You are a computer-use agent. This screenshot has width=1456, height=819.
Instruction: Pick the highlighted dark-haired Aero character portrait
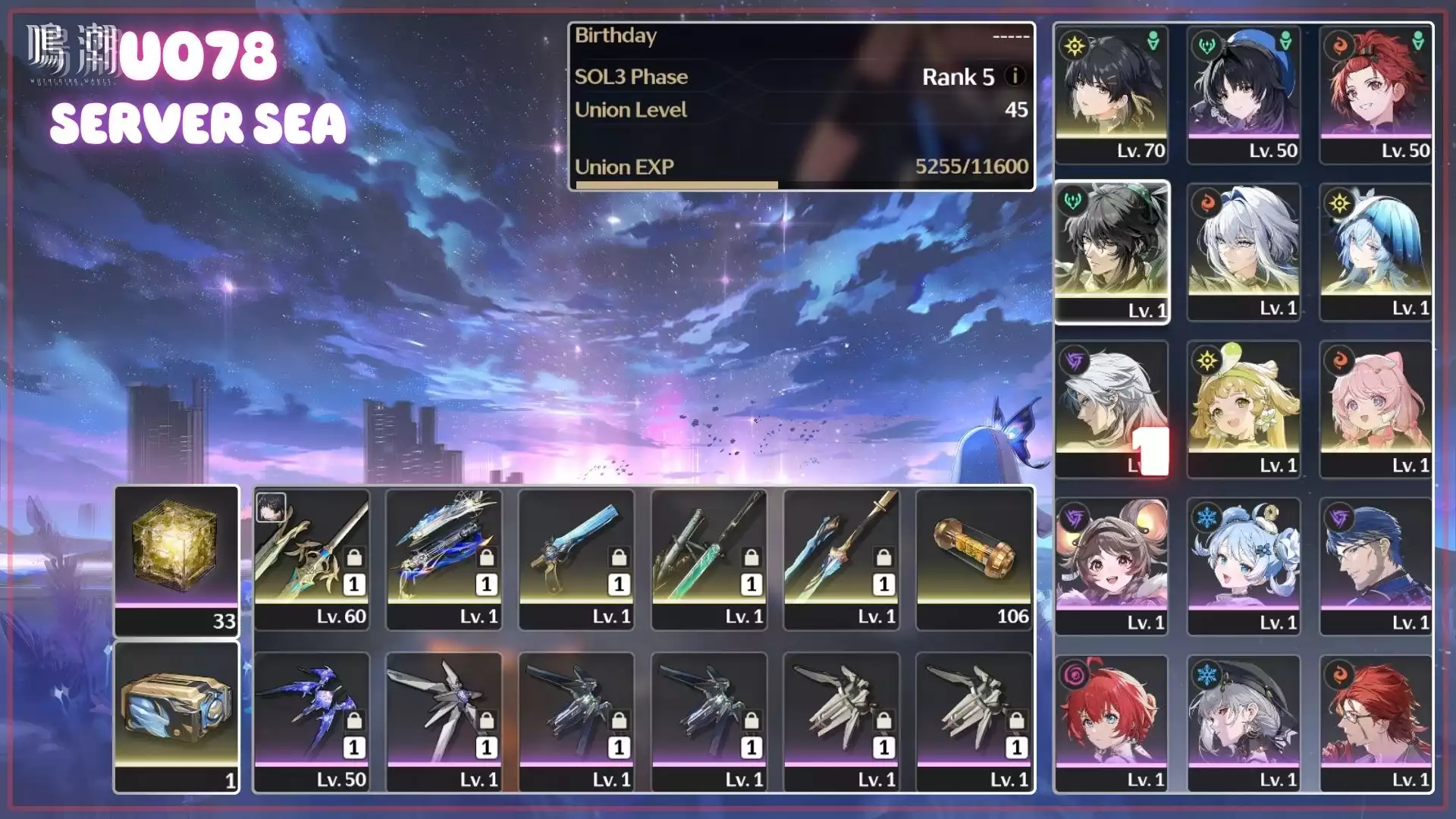pyautogui.click(x=1112, y=252)
